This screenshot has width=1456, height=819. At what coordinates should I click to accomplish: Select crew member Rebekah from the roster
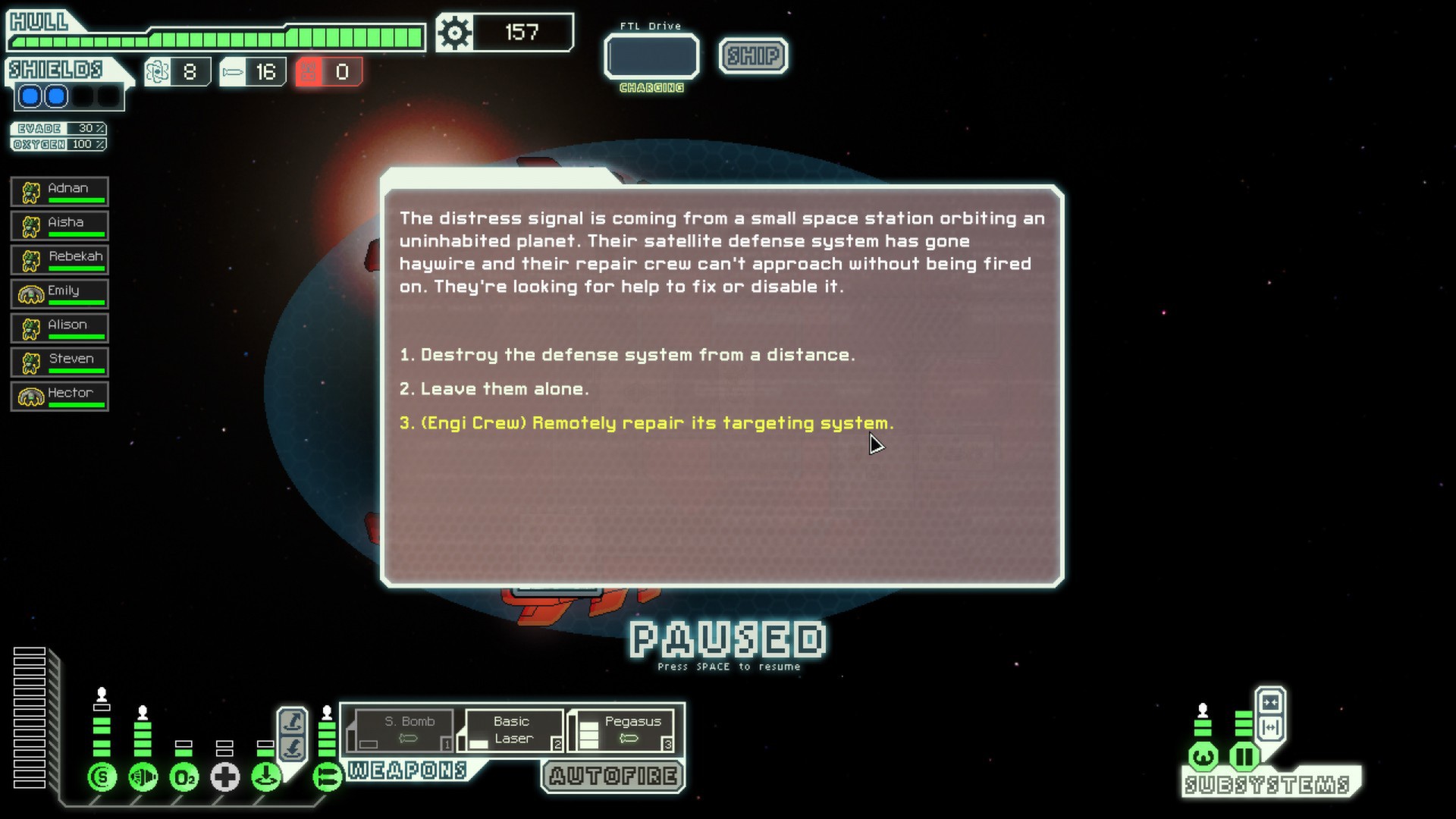(59, 259)
